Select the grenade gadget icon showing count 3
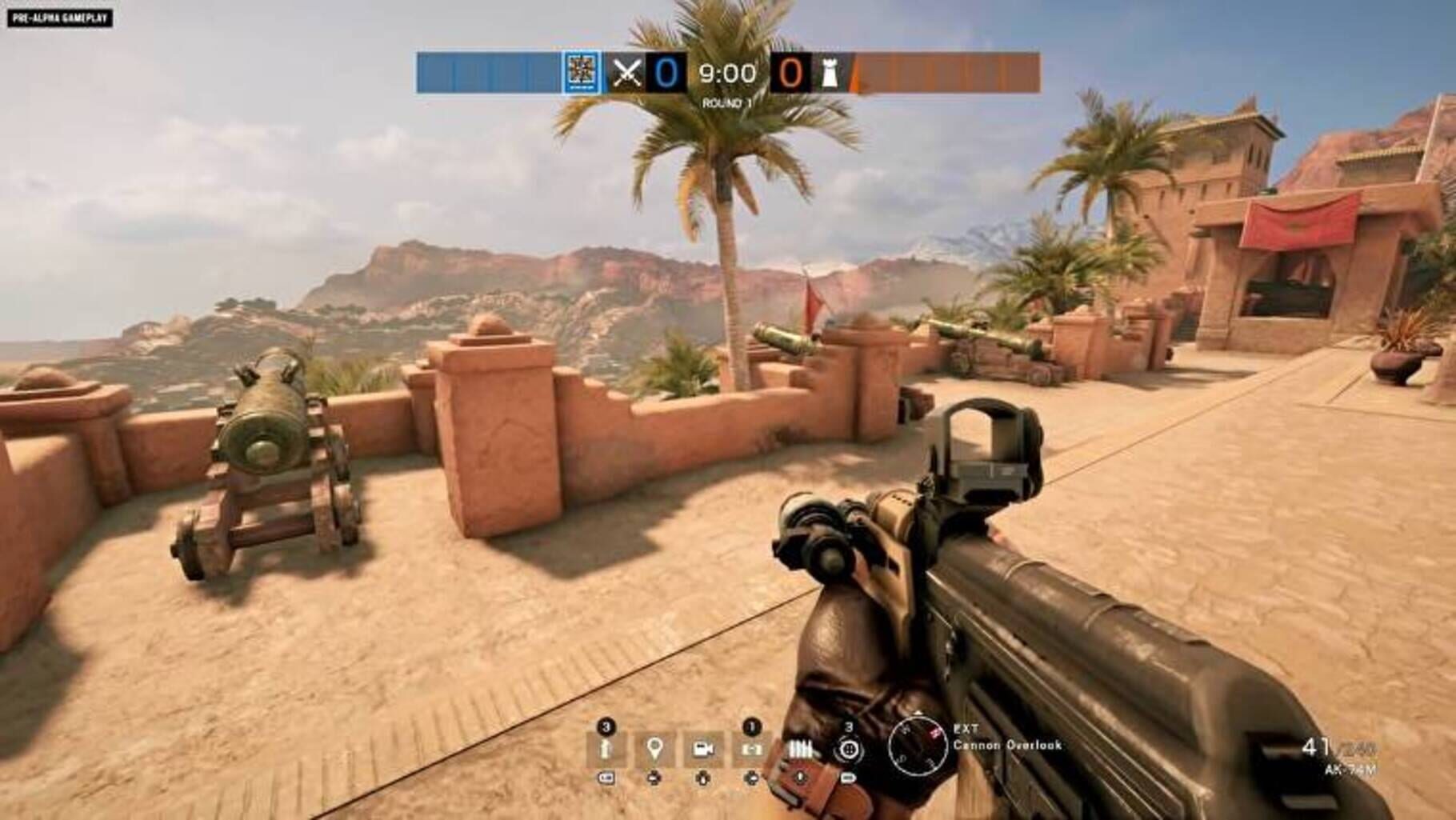Image resolution: width=1456 pixels, height=820 pixels. click(x=604, y=748)
